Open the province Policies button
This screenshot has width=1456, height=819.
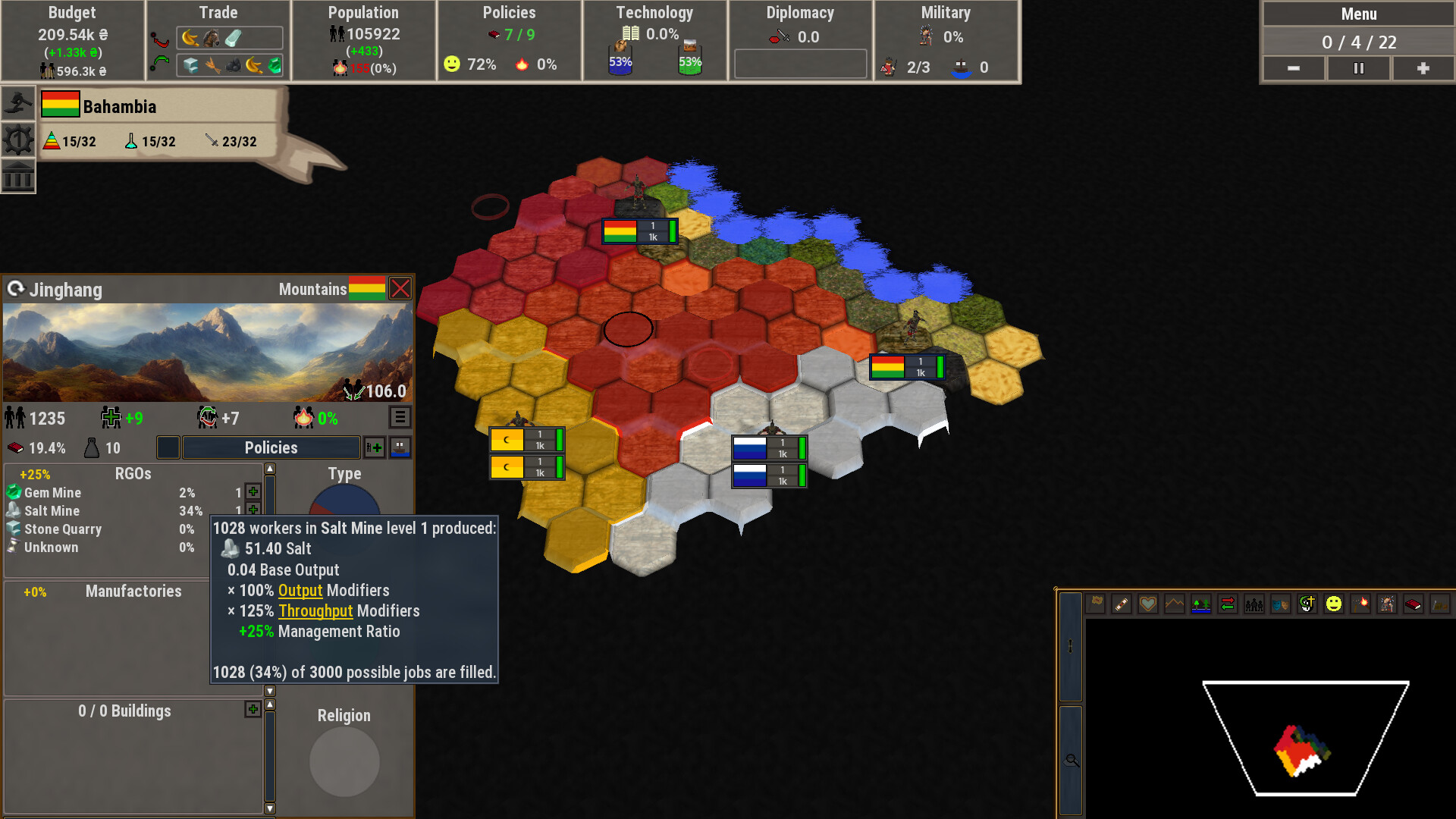pos(269,447)
